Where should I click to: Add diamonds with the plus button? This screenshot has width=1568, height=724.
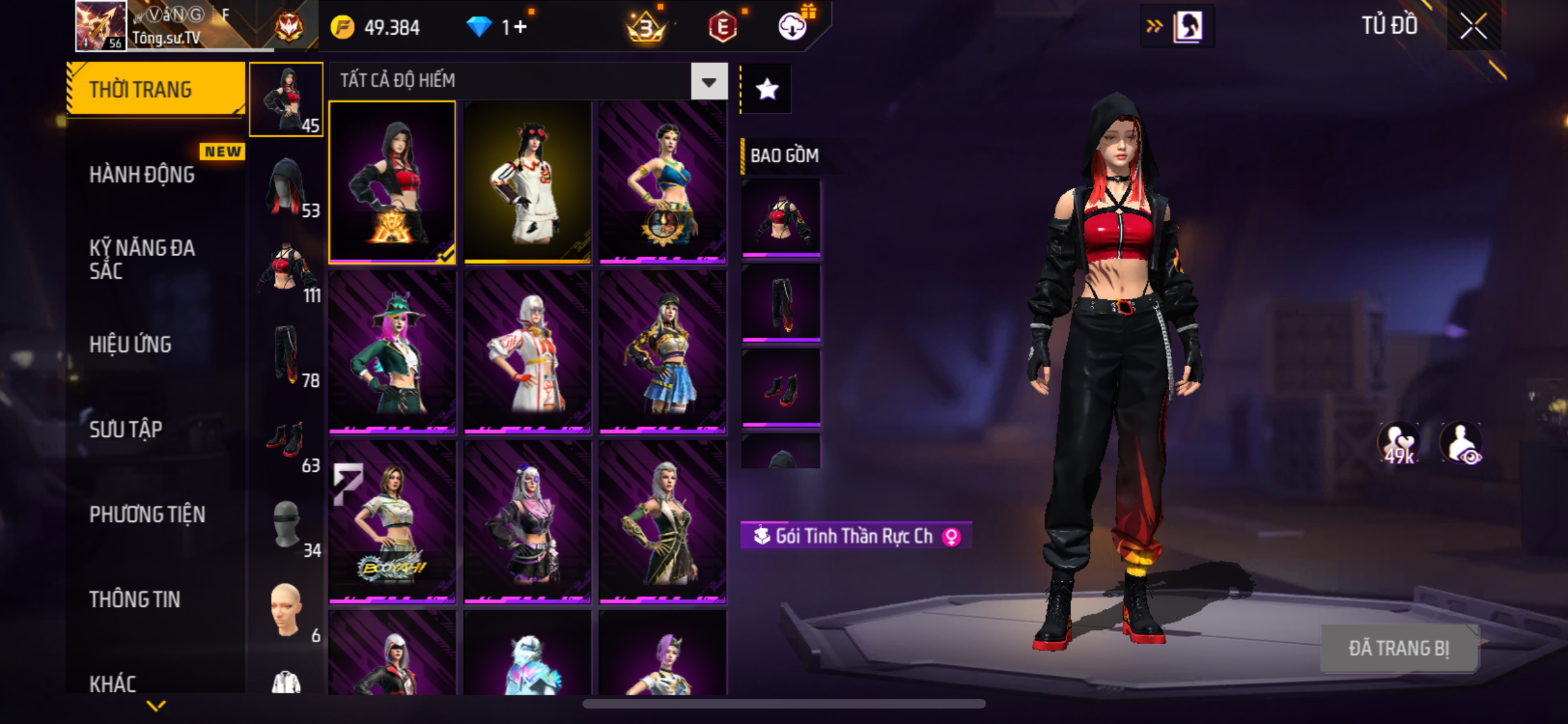[520, 27]
